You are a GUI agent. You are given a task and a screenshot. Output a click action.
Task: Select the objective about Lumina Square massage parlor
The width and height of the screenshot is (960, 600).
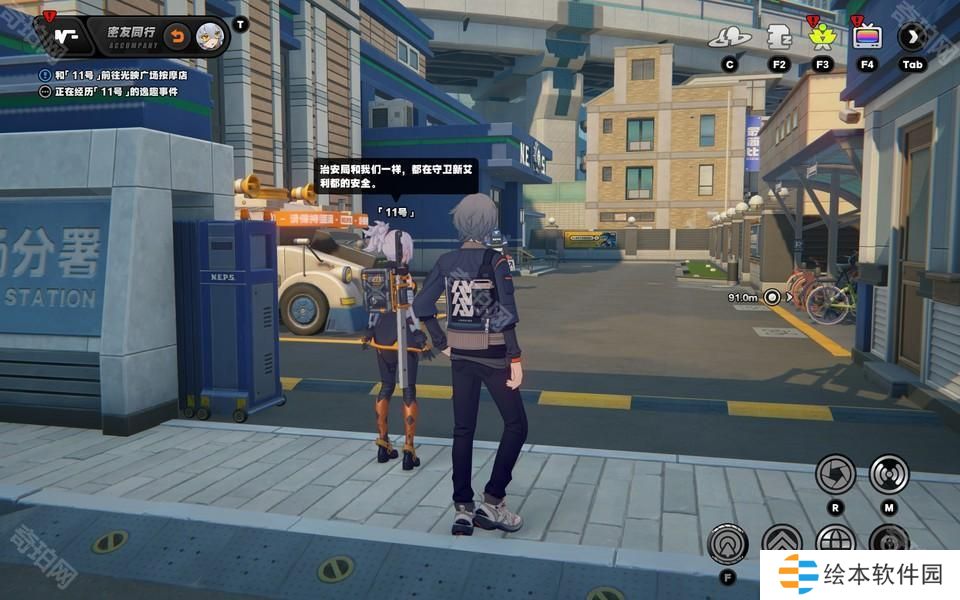[120, 75]
